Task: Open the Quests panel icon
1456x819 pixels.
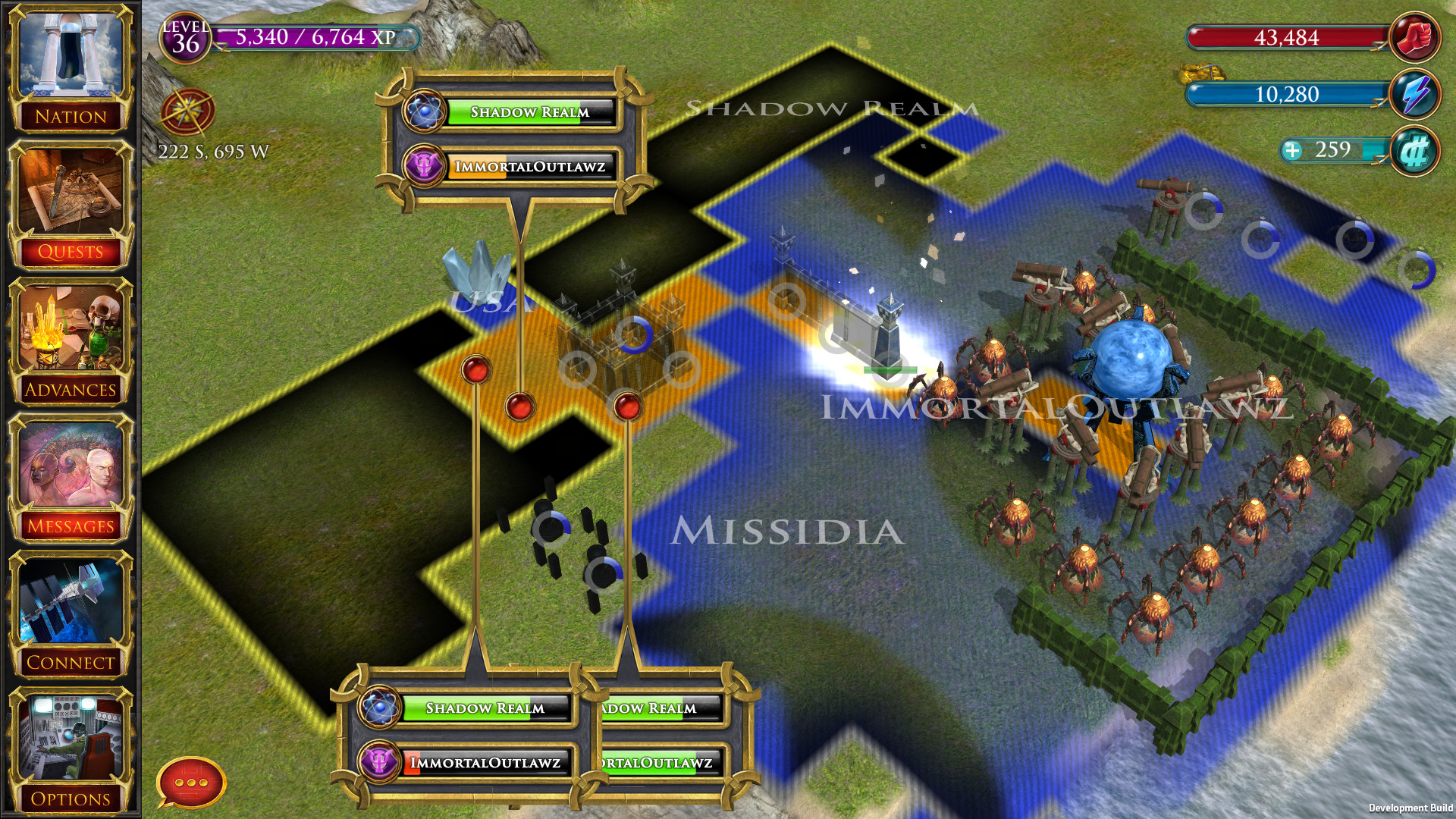Action: [71, 191]
